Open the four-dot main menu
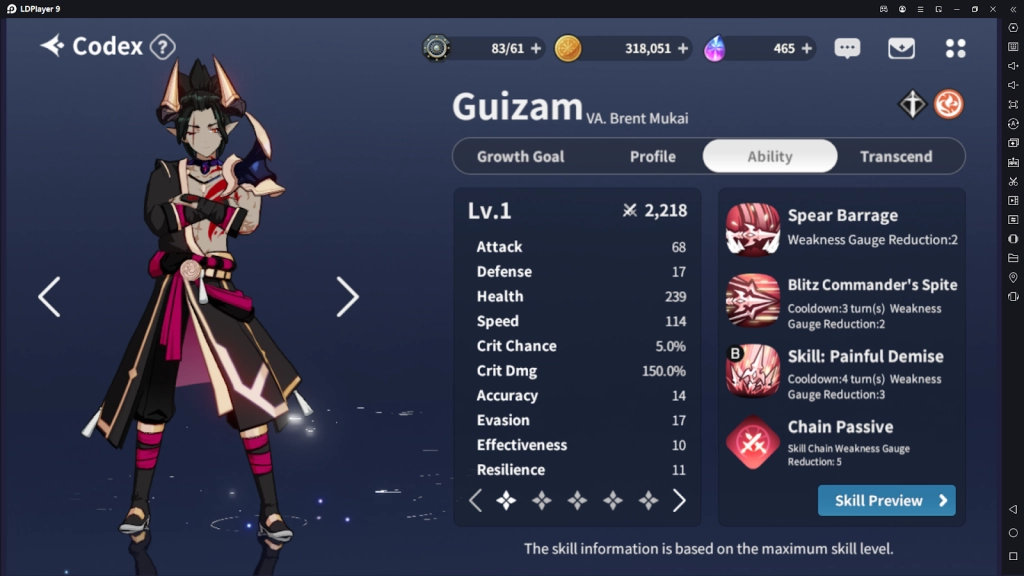 click(955, 48)
